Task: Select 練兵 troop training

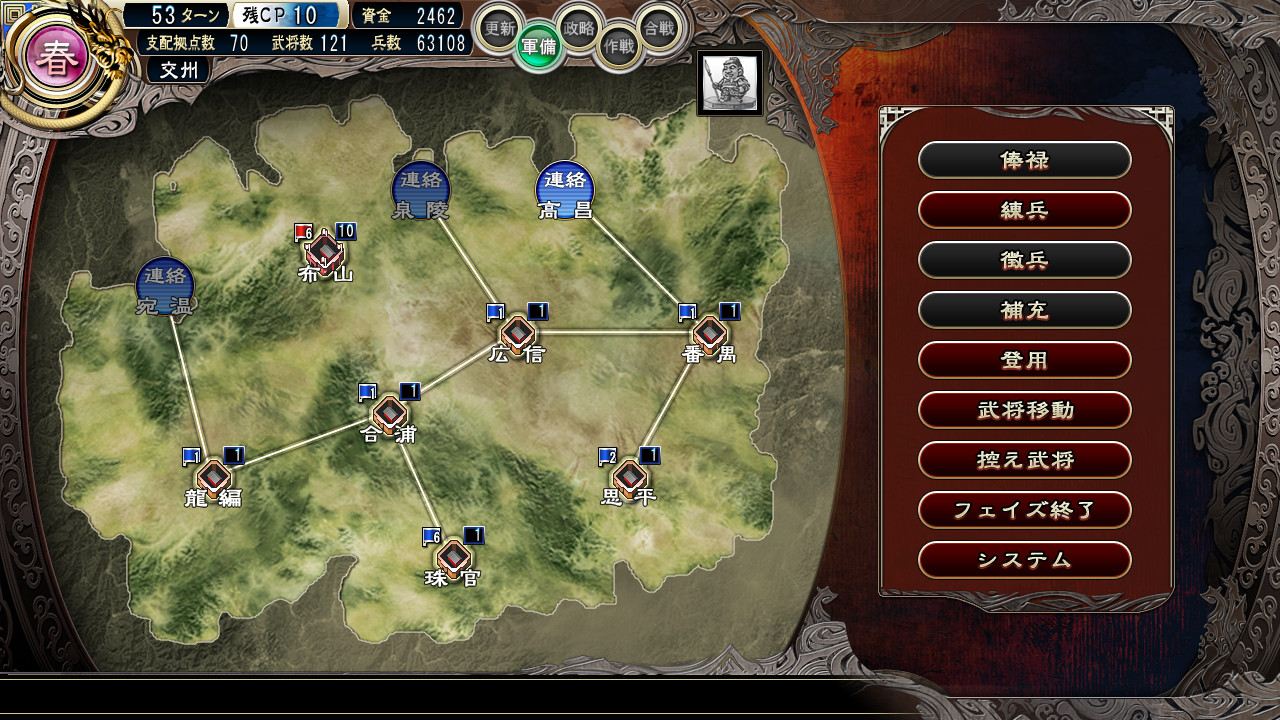Action: pyautogui.click(x=1024, y=210)
